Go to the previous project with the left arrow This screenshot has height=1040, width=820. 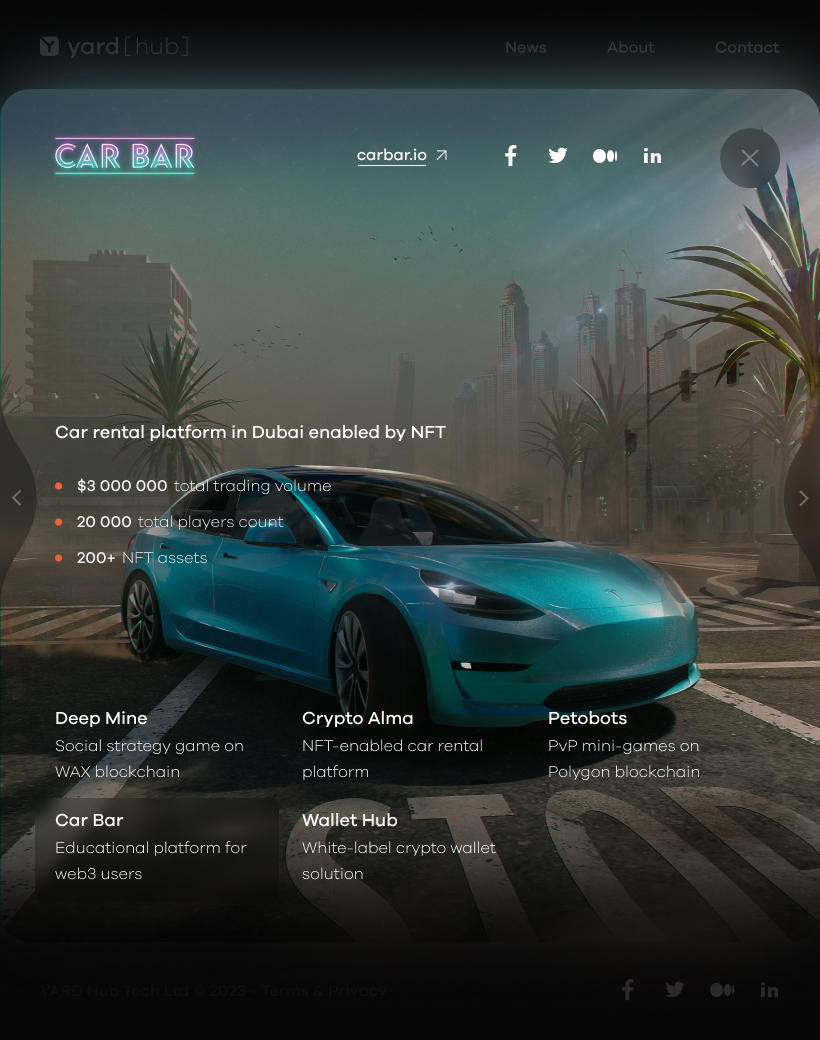point(16,498)
